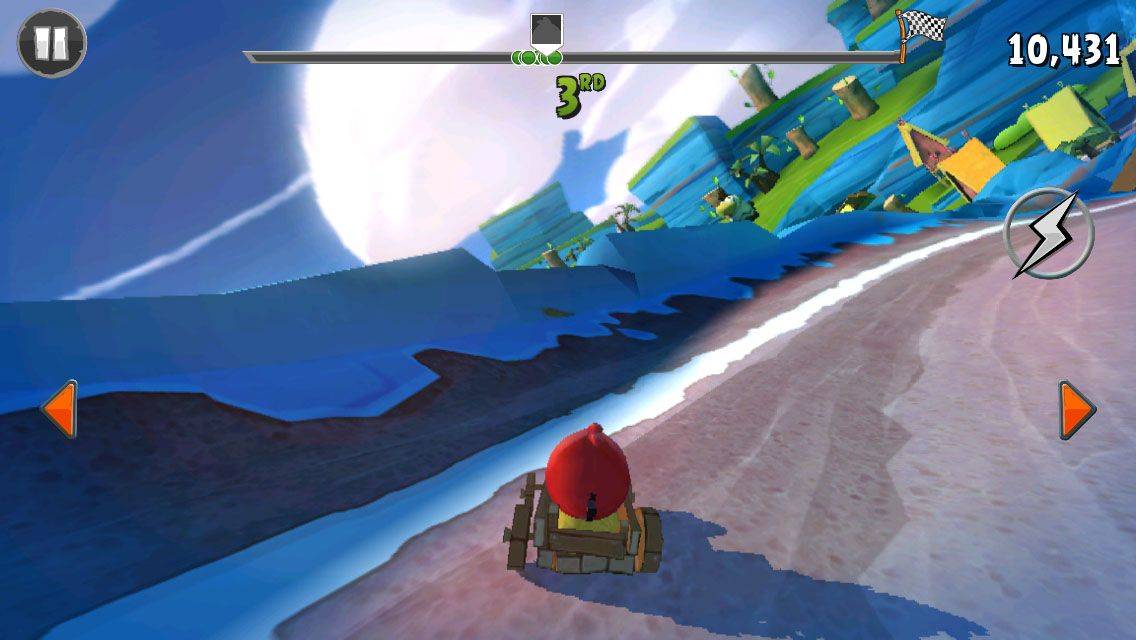Steer left with the orange left arrow
This screenshot has width=1136, height=640.
(x=60, y=408)
